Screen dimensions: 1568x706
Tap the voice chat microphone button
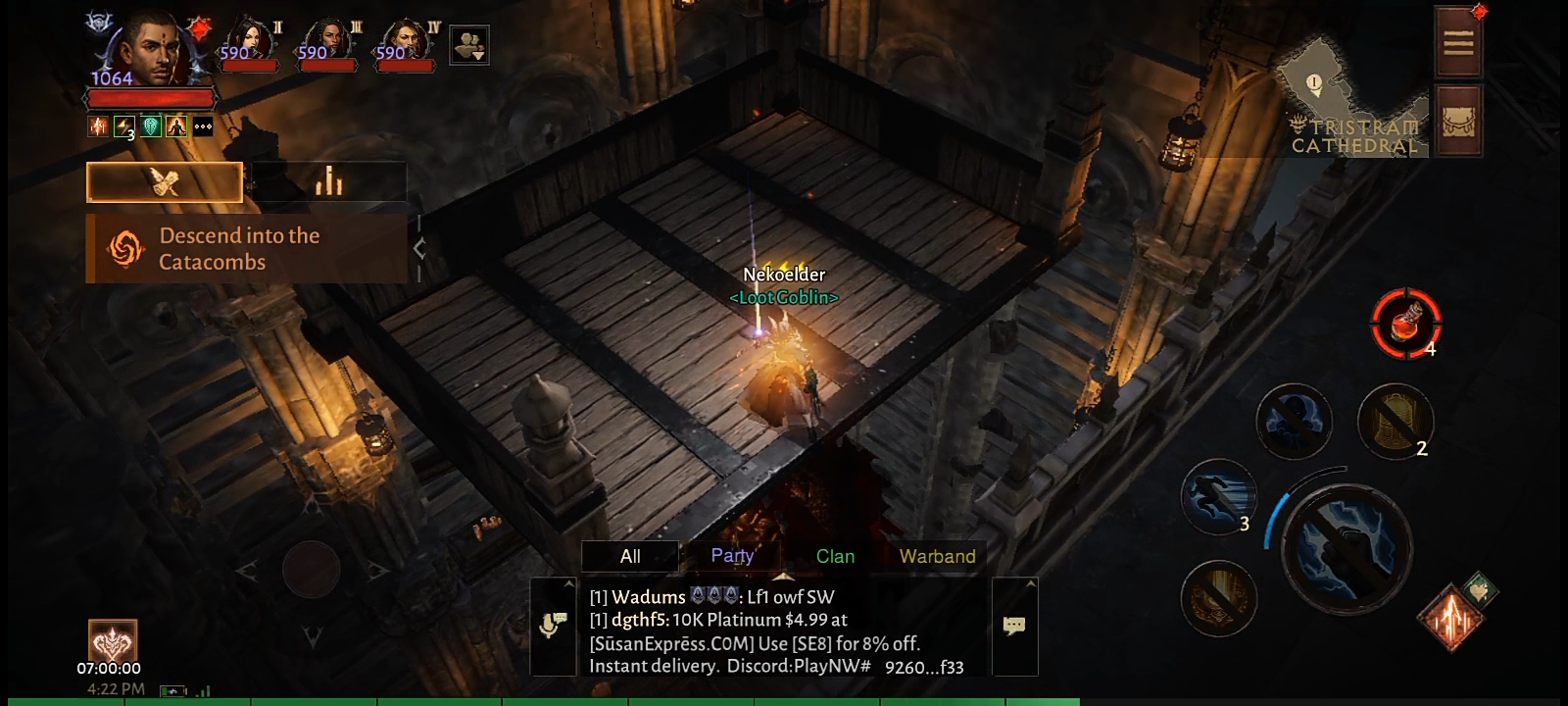[x=553, y=626]
